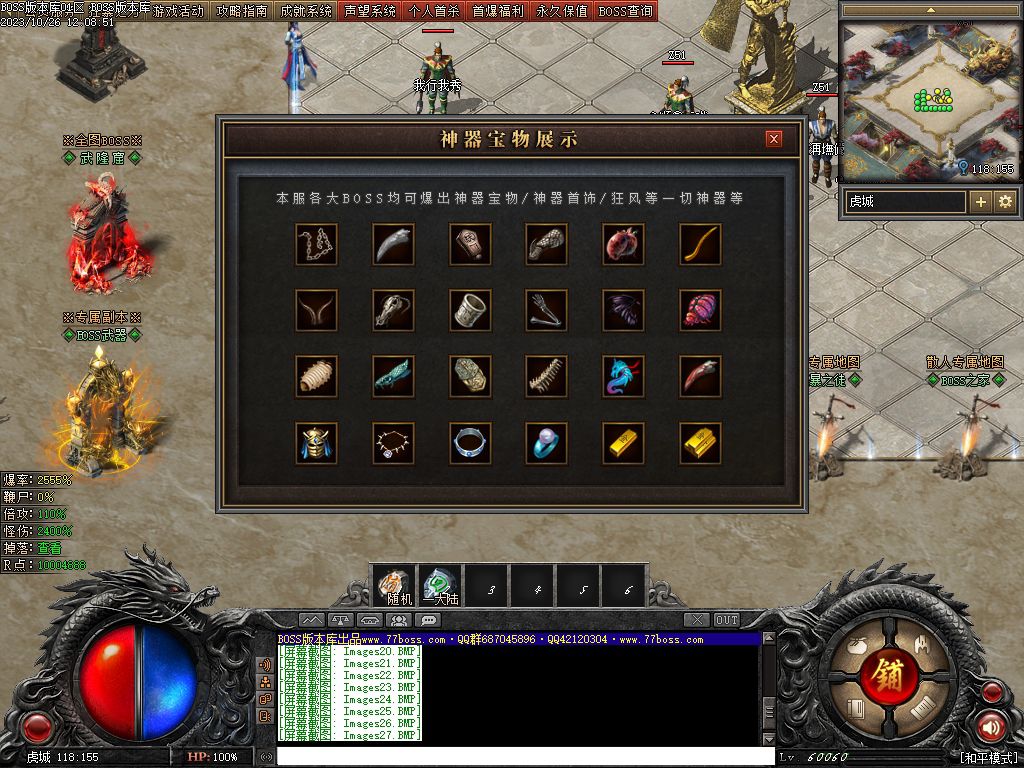
Task: Open the 成就系统 achievements menu
Action: (306, 12)
